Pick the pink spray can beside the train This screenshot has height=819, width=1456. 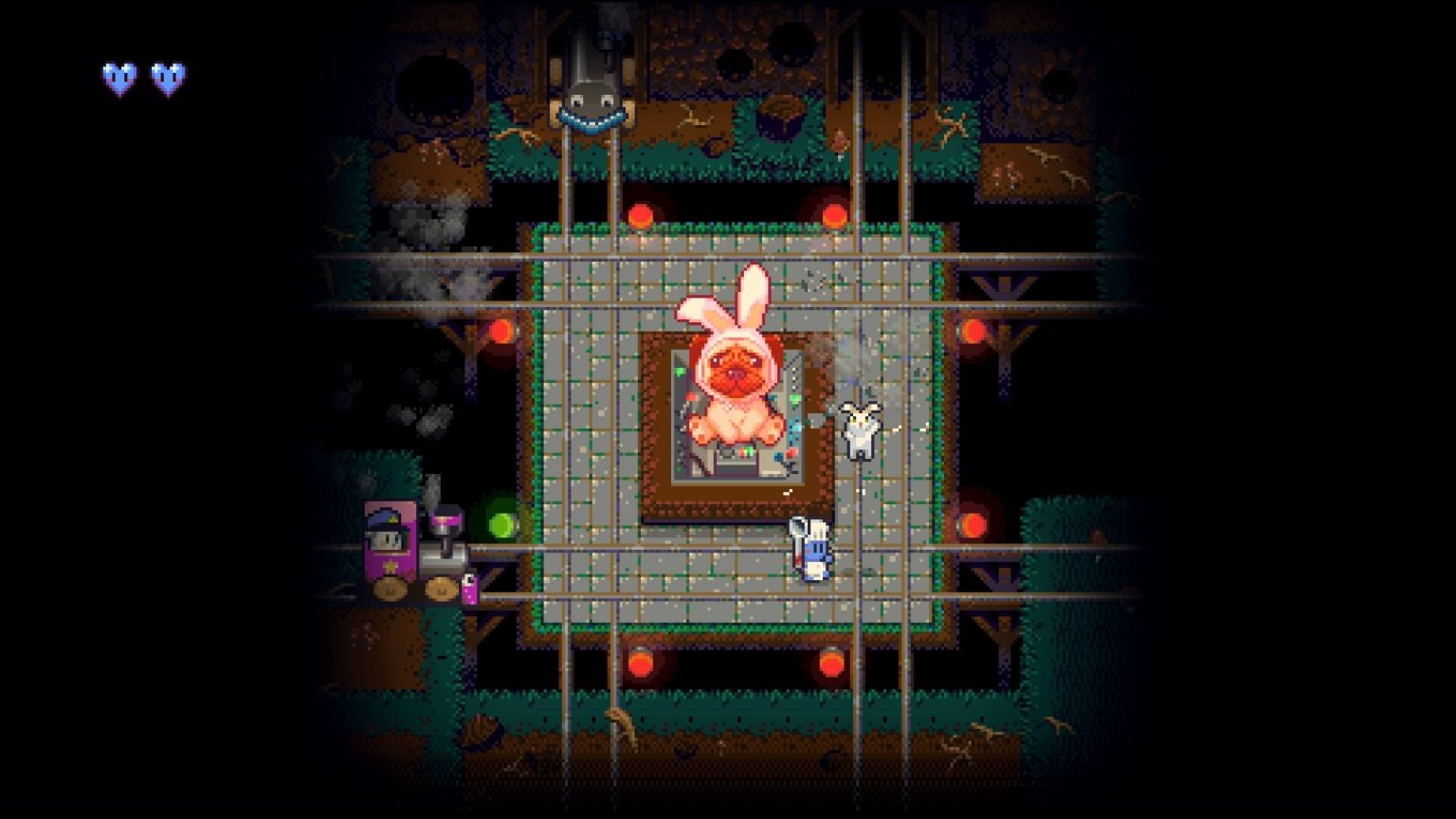(471, 588)
